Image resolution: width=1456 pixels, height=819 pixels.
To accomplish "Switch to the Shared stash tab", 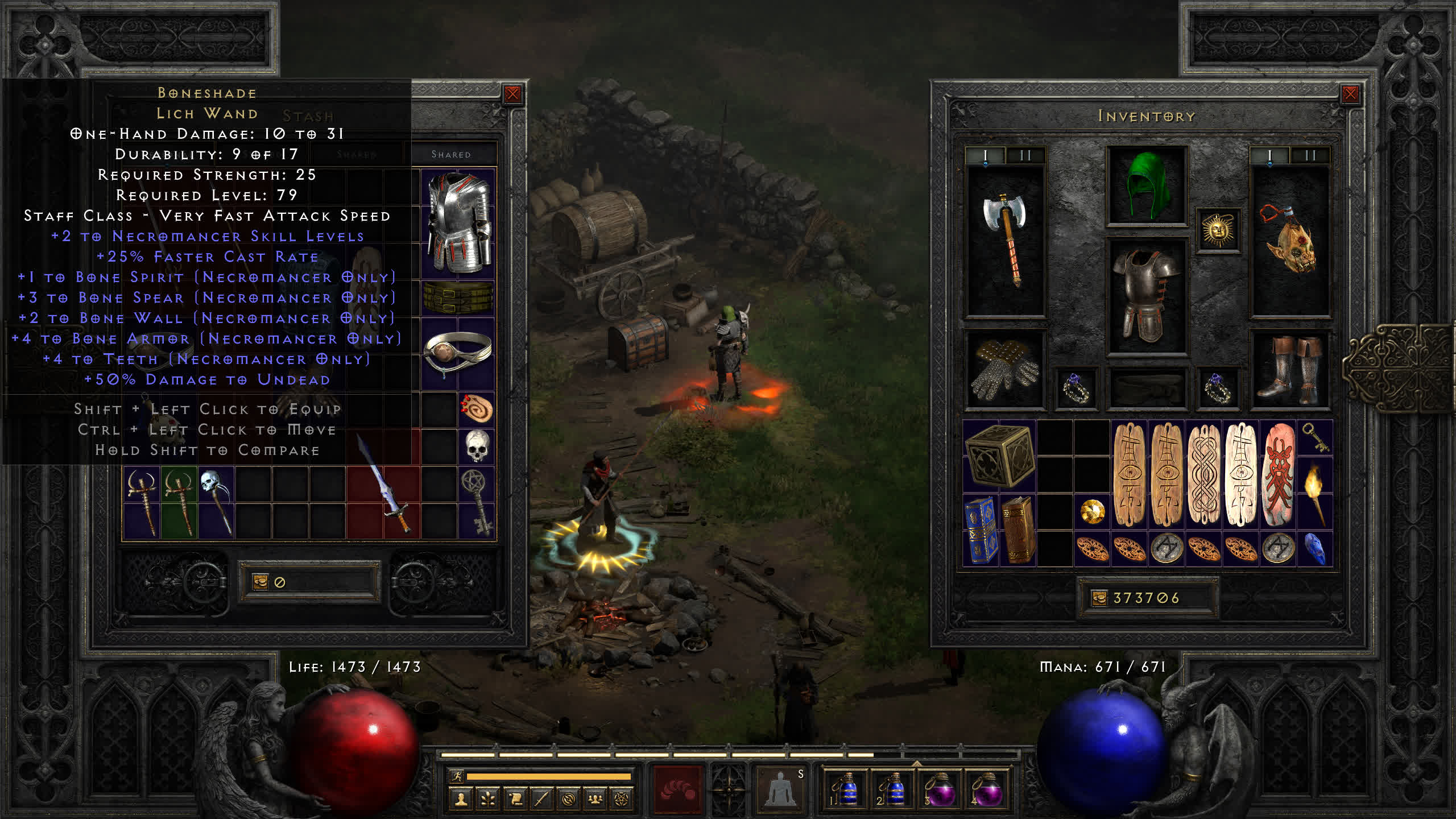I will click(x=450, y=154).
